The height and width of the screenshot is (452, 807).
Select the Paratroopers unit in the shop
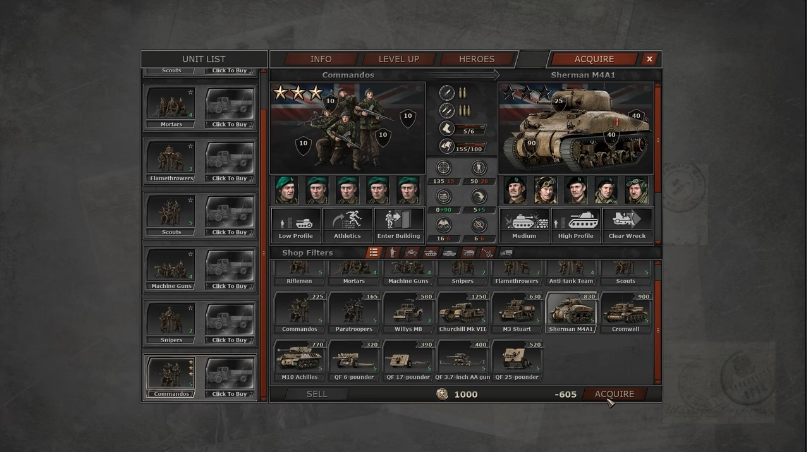point(353,312)
